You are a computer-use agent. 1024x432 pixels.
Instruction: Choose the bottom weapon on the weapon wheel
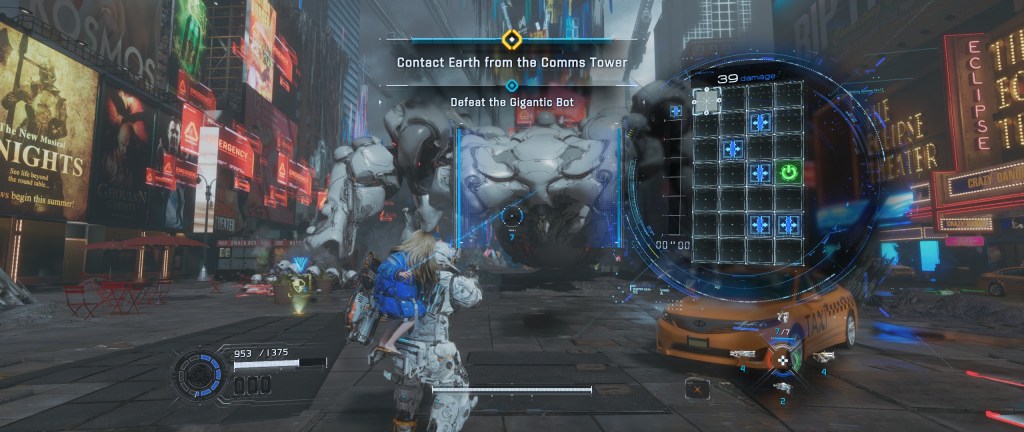pyautogui.click(x=783, y=386)
